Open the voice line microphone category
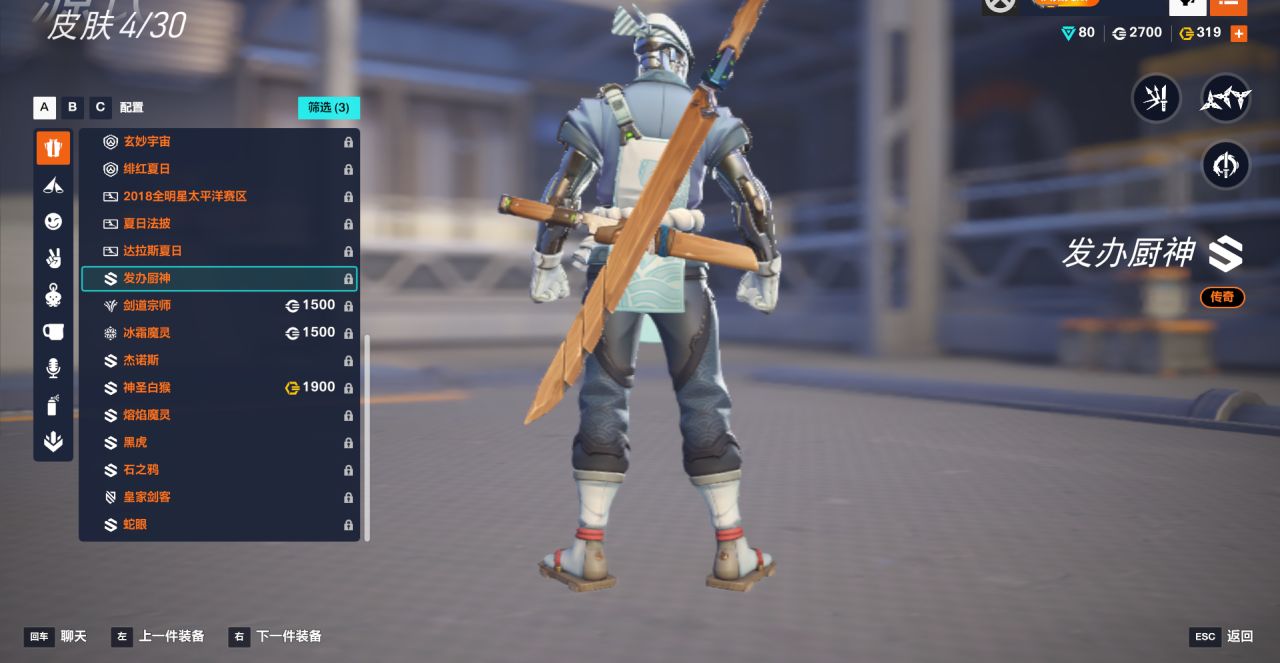This screenshot has width=1280, height=663. coord(53,368)
